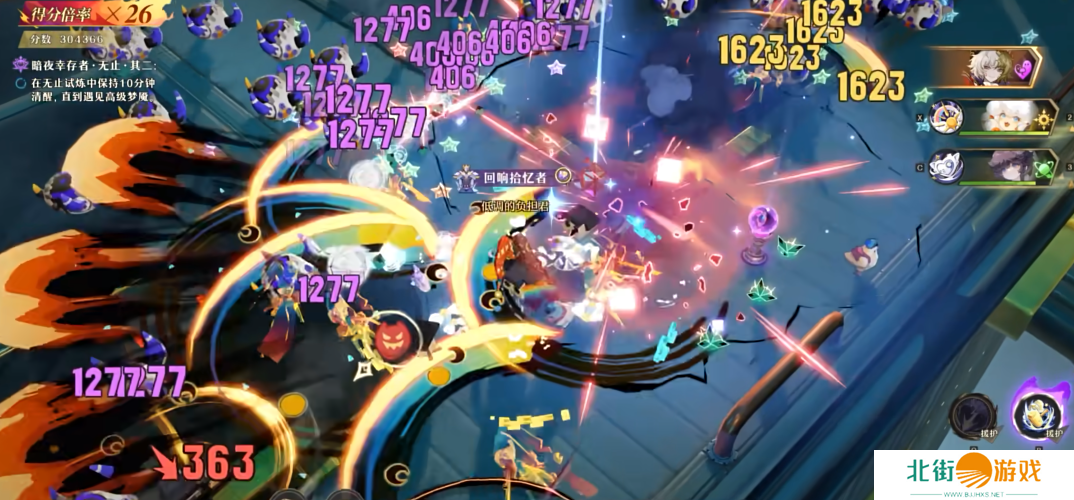Activate the white cat mask support skill
The width and height of the screenshot is (1074, 500).
tap(945, 167)
